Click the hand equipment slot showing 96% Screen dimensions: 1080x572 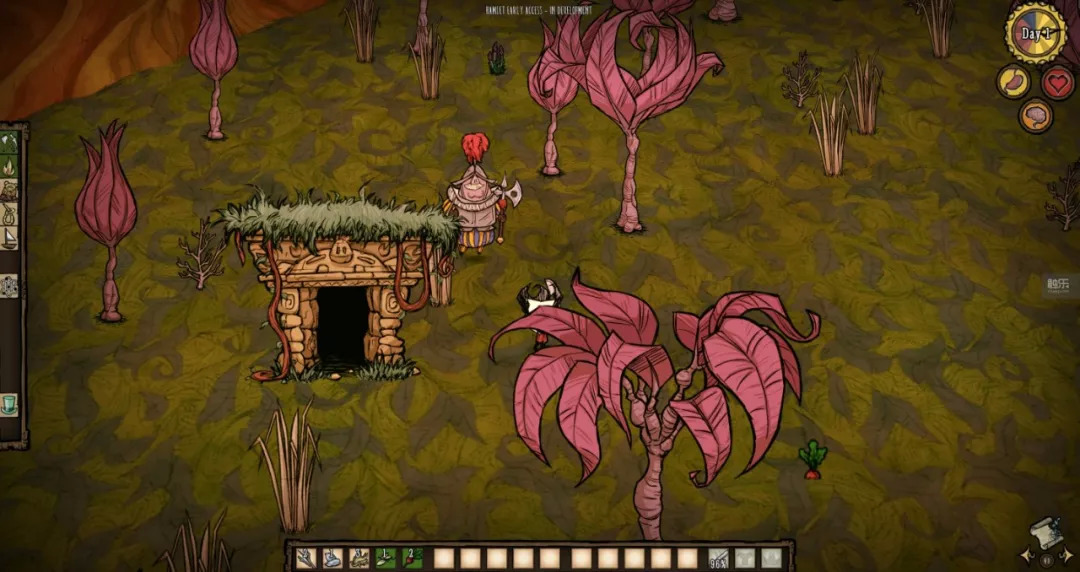(x=718, y=558)
